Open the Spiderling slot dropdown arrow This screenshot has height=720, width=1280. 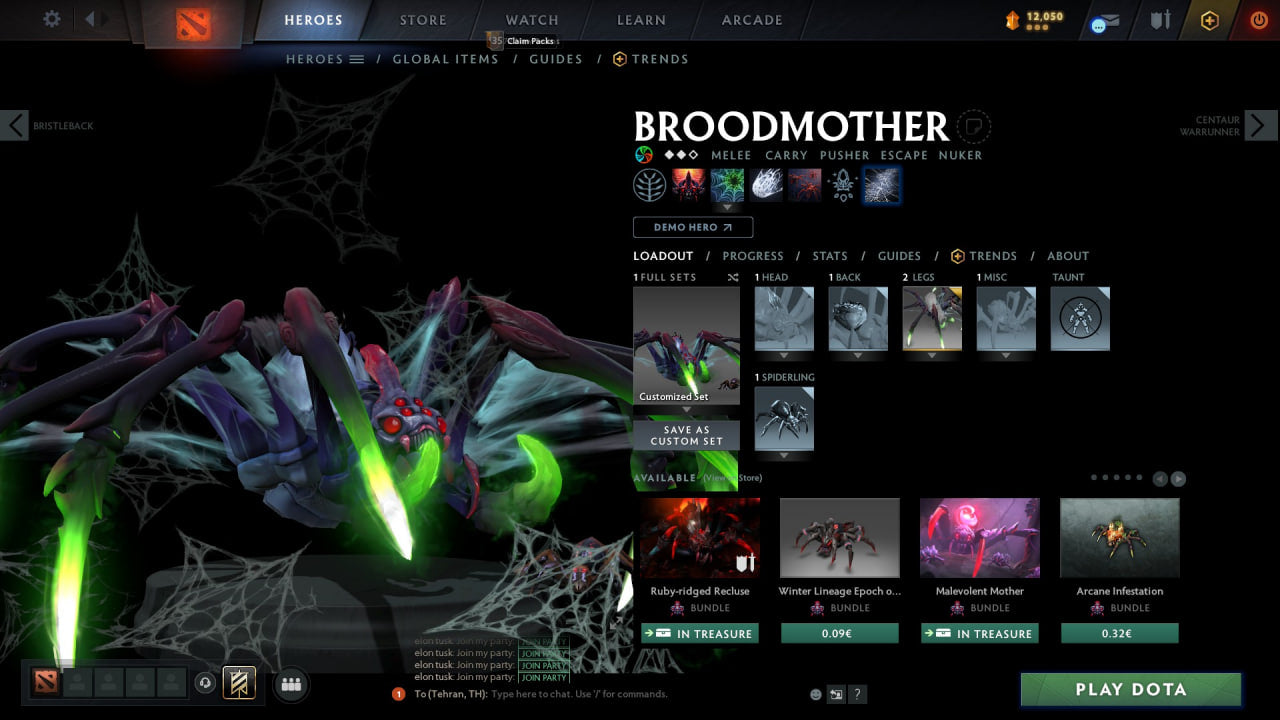784,455
